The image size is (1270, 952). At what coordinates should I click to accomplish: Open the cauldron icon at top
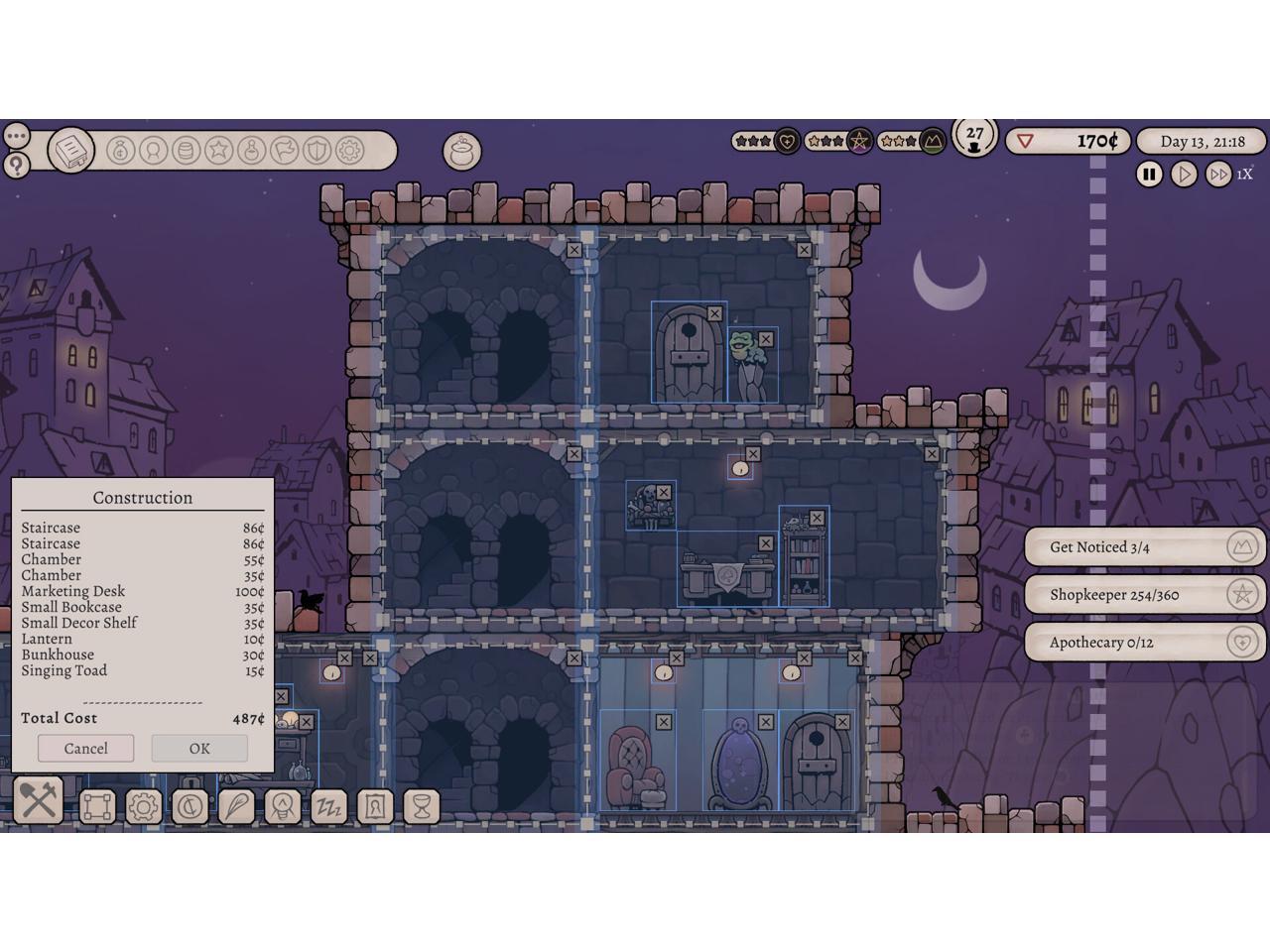pos(461,151)
